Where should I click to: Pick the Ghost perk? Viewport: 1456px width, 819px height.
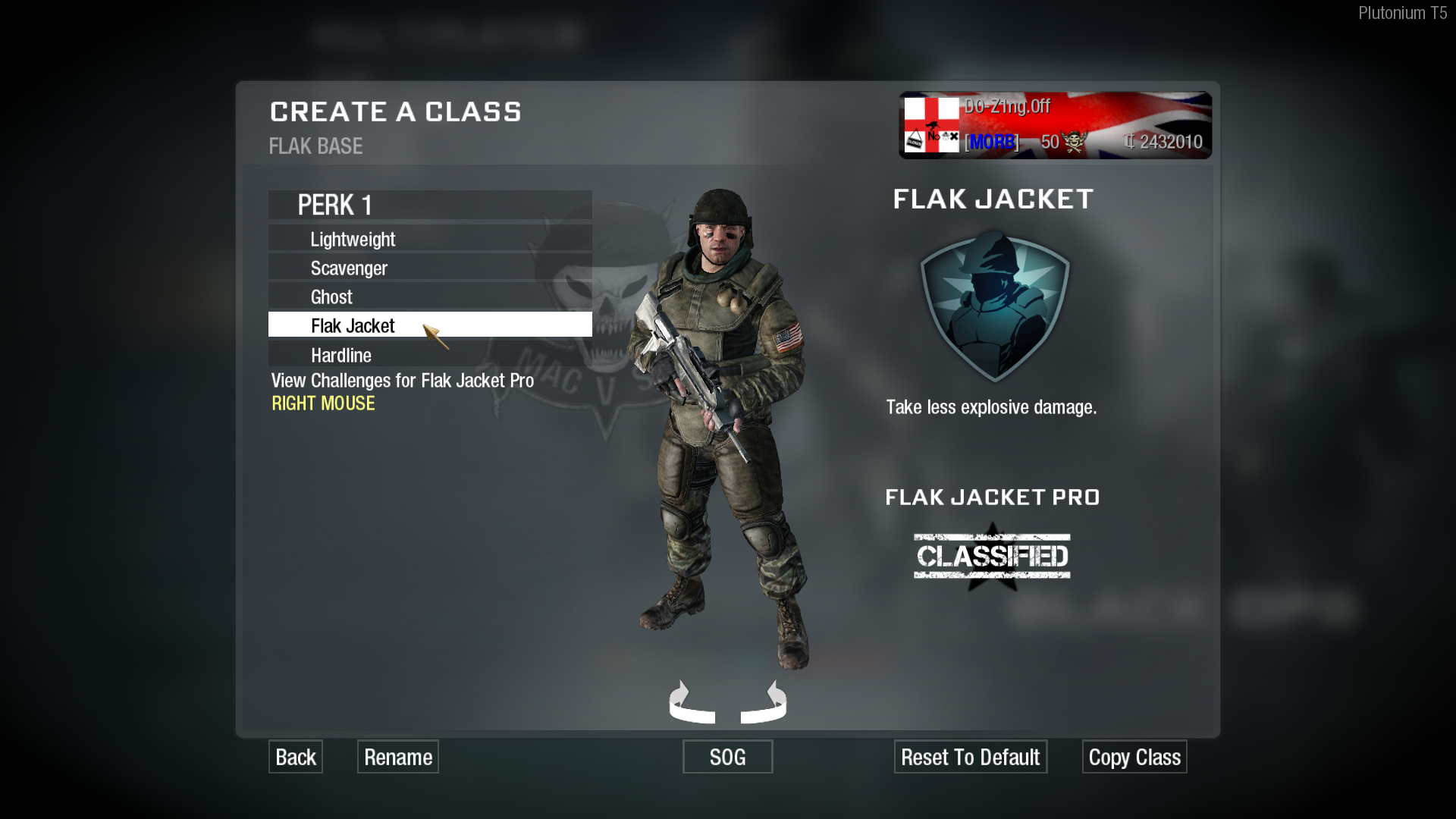[x=429, y=297]
